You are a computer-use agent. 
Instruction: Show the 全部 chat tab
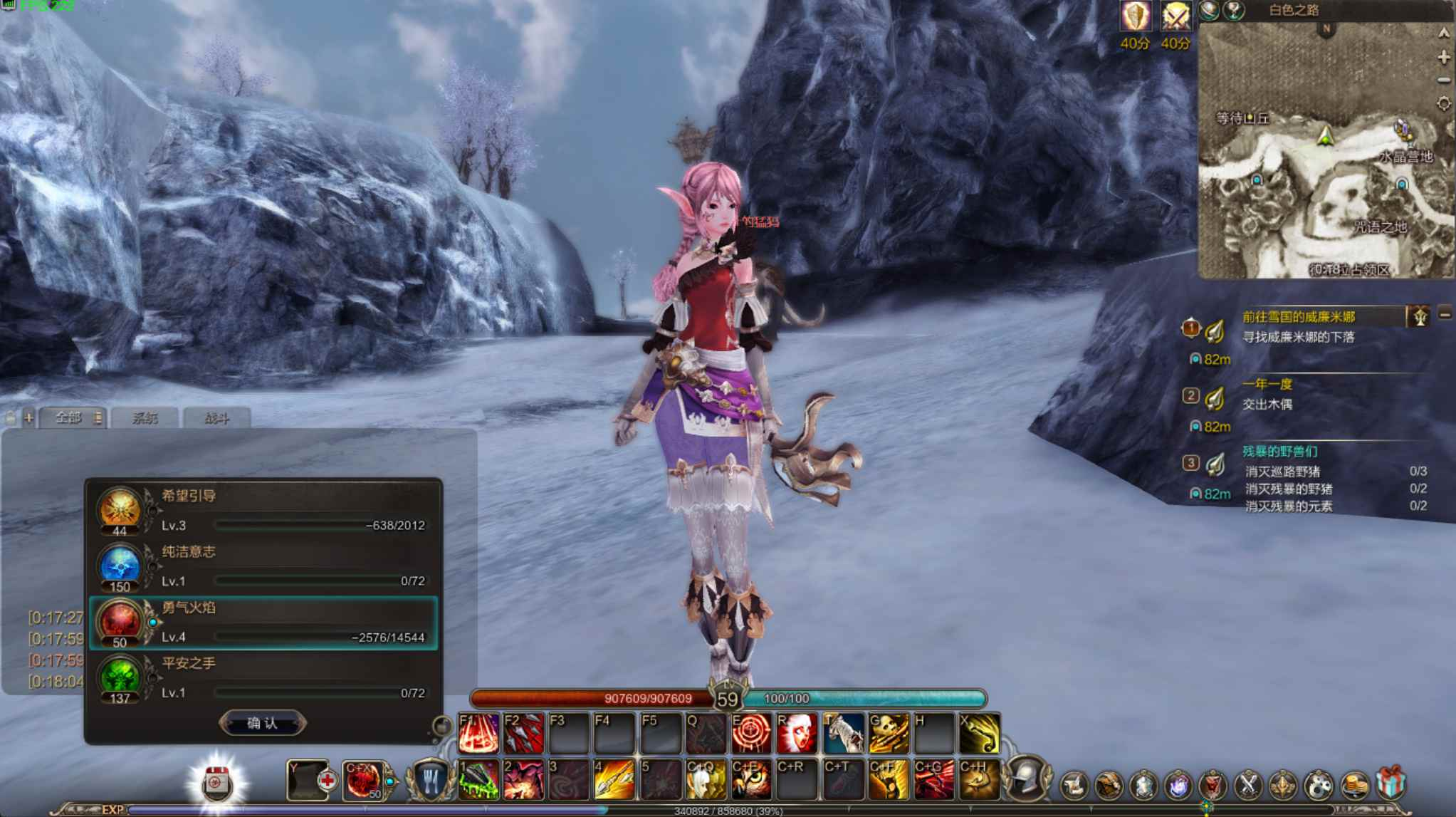tap(68, 418)
